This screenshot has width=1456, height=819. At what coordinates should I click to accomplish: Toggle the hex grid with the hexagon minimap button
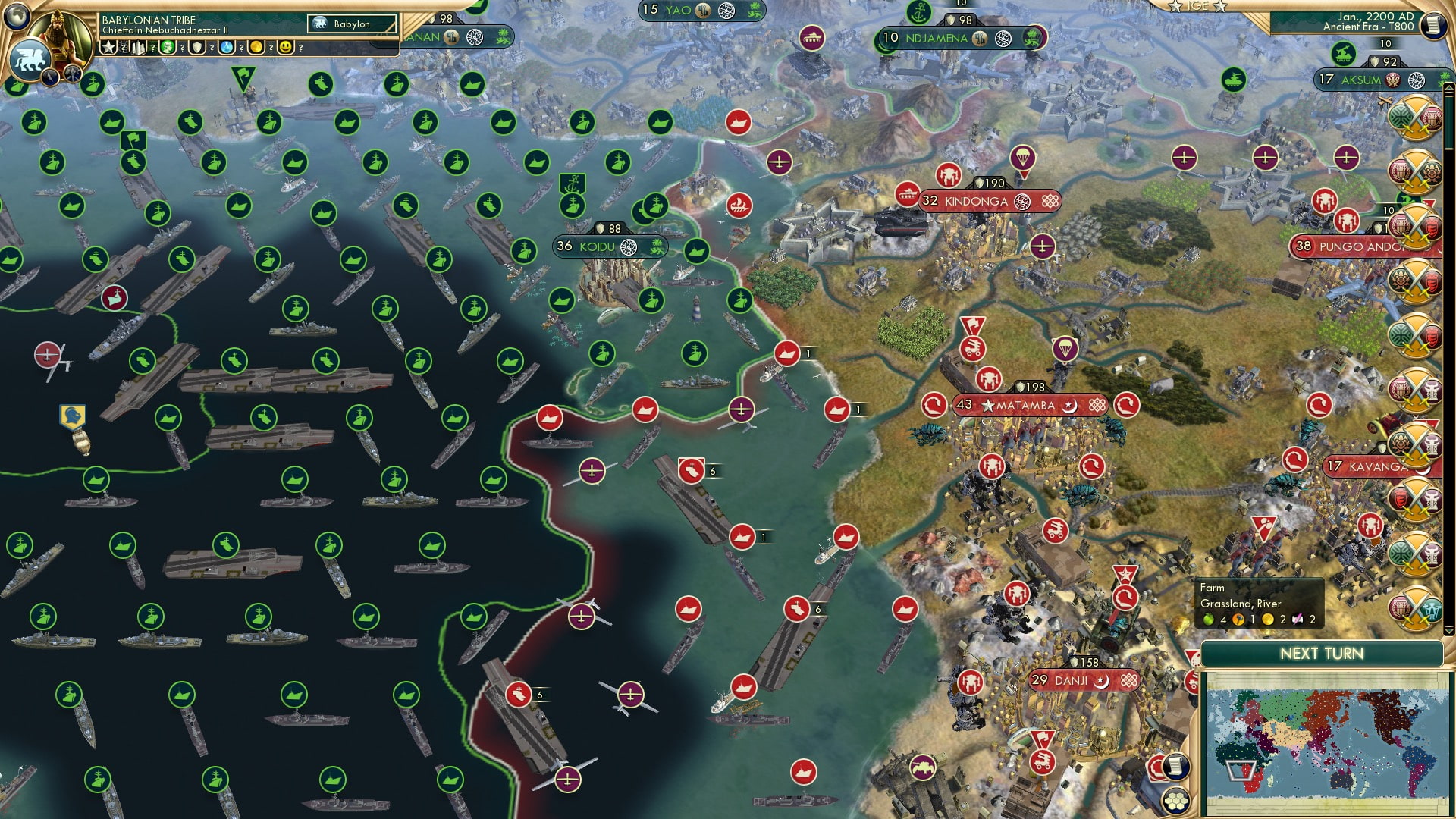pyautogui.click(x=1177, y=802)
